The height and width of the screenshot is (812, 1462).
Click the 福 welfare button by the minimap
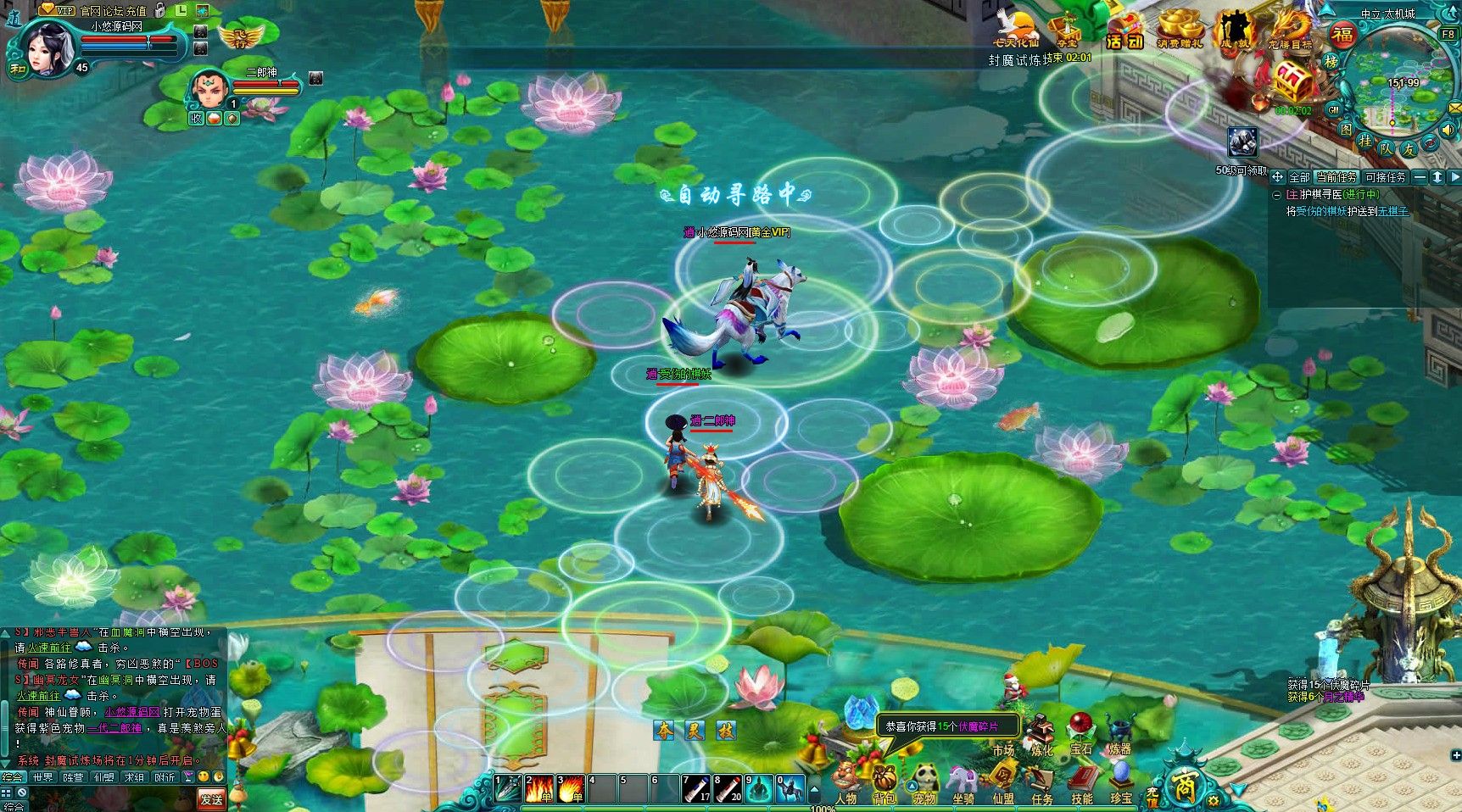(x=1342, y=35)
